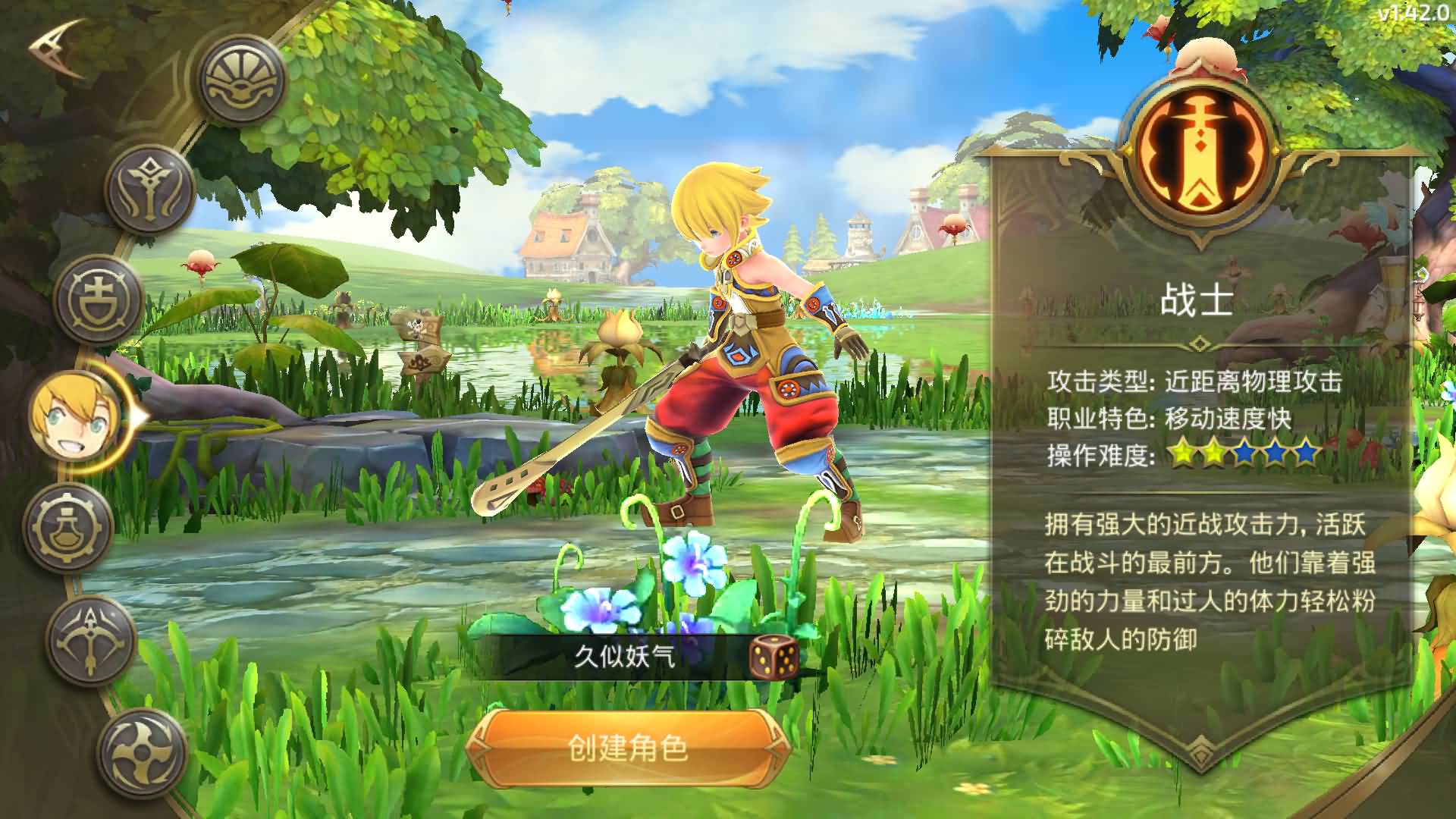Create the character with 创建角色 button
This screenshot has height=819, width=1456.
[628, 748]
